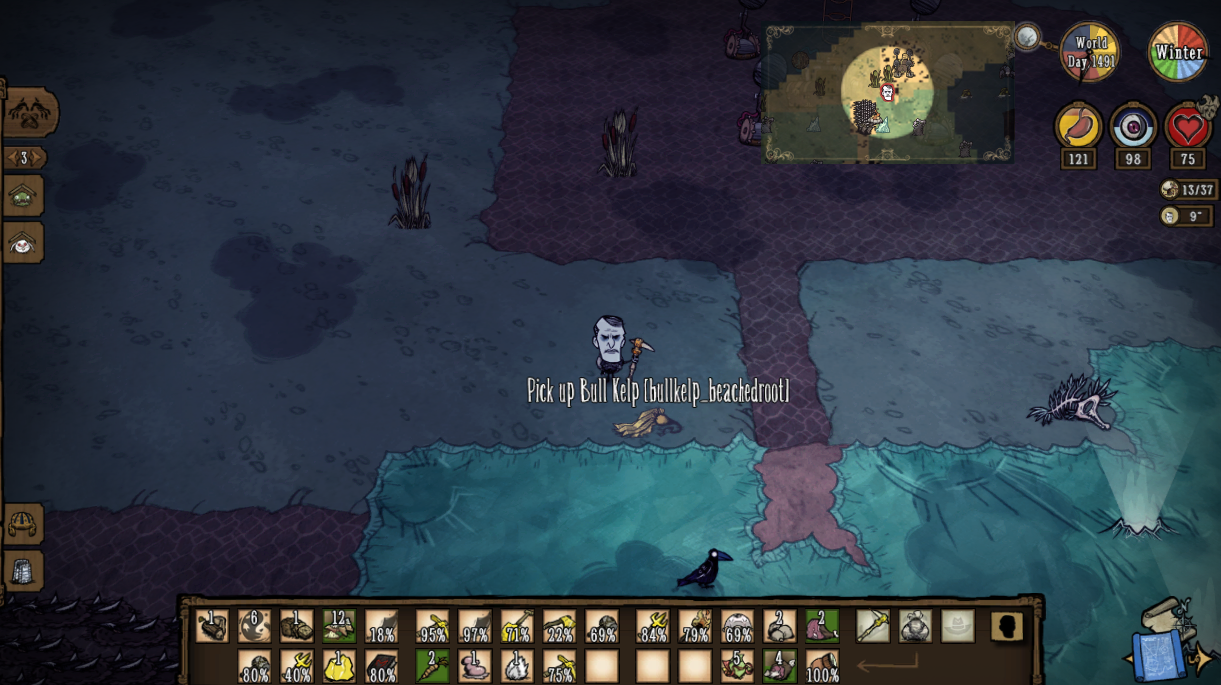Pick the stack of 5 in the bottom row
The width and height of the screenshot is (1221, 685).
click(x=737, y=666)
